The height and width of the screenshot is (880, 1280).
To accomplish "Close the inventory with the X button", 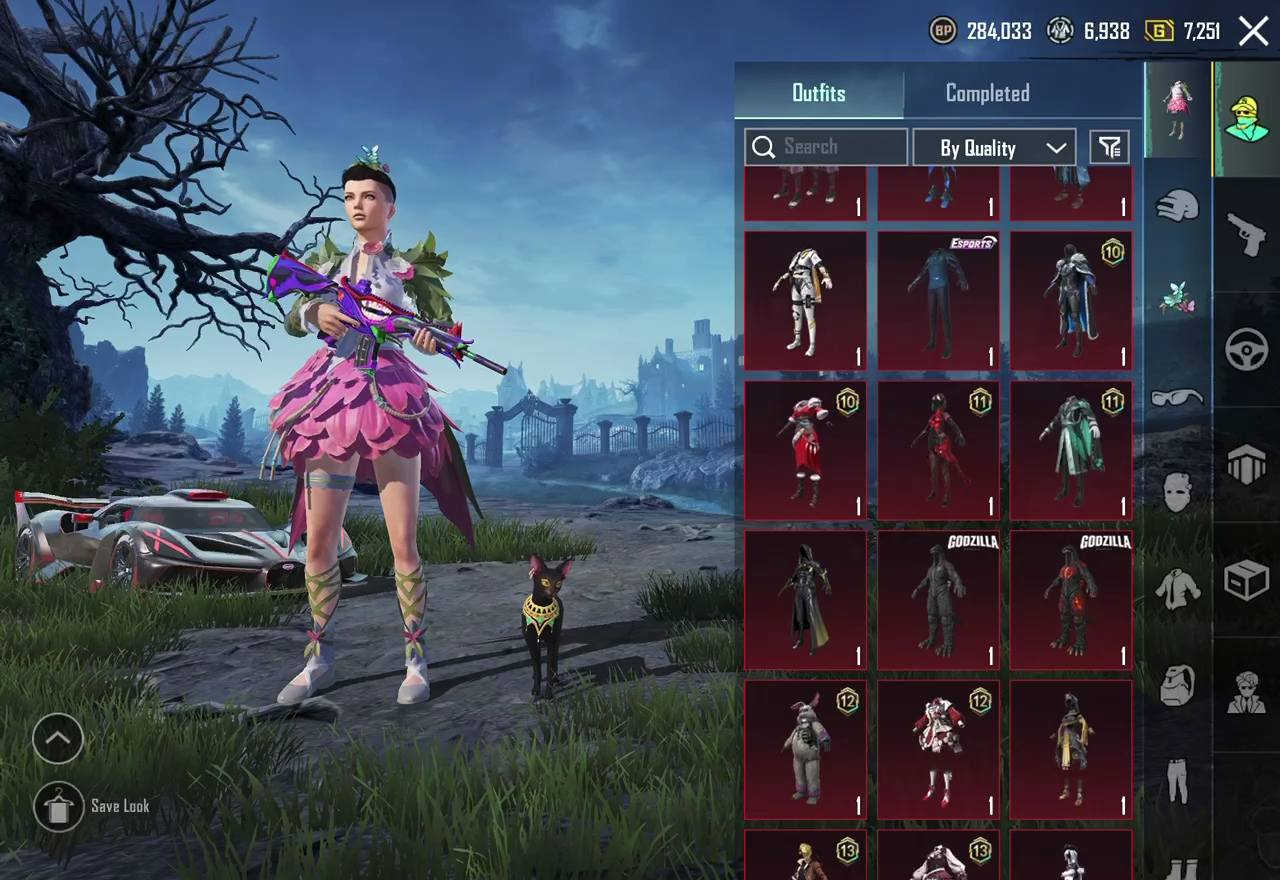I will 1253,31.
